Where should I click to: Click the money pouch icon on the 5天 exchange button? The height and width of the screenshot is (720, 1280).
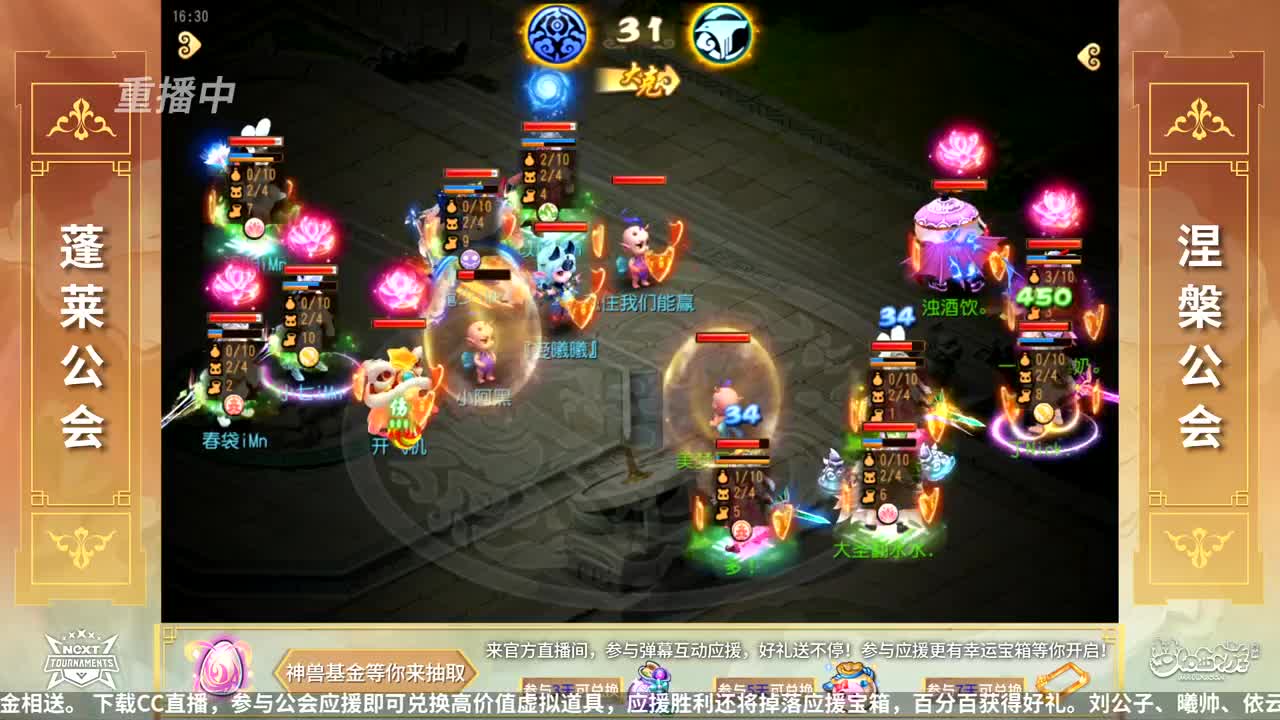click(850, 677)
